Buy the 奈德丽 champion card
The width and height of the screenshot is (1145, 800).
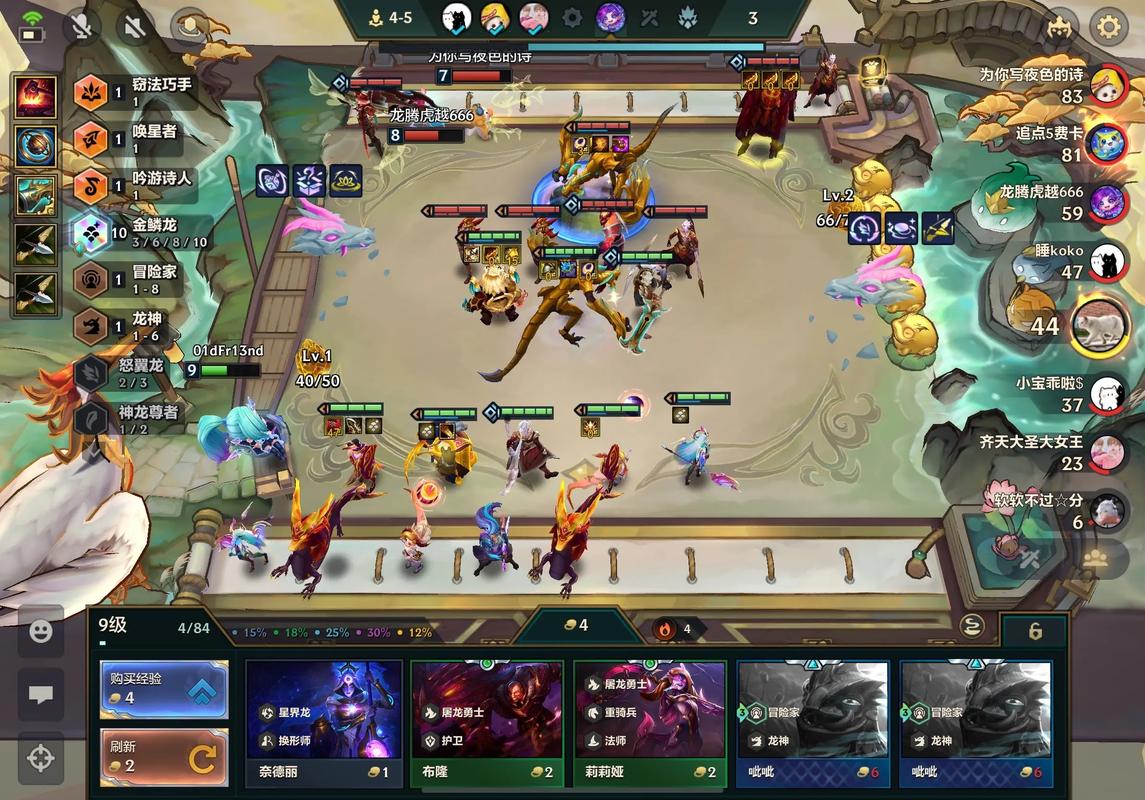(x=324, y=722)
